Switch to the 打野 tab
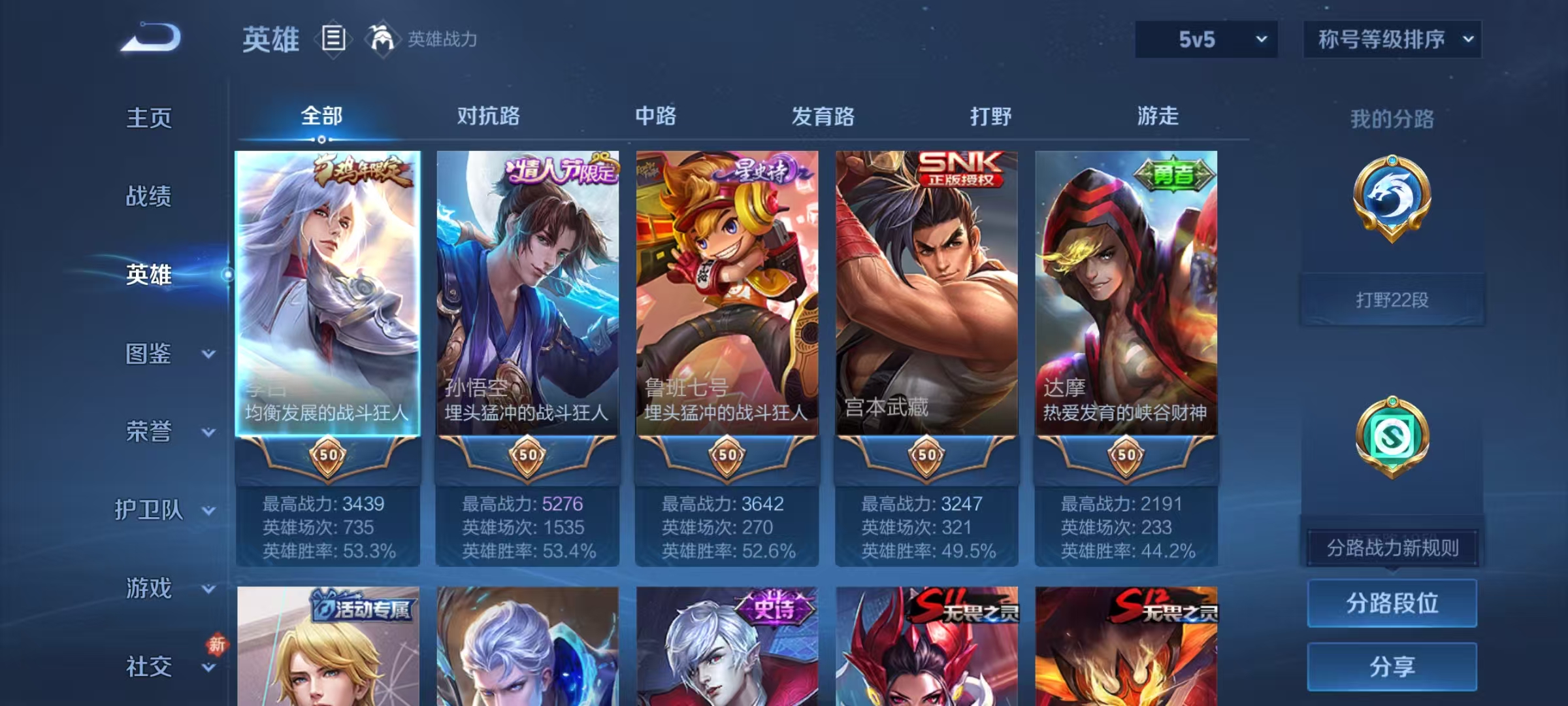This screenshot has width=1568, height=706. [x=990, y=116]
